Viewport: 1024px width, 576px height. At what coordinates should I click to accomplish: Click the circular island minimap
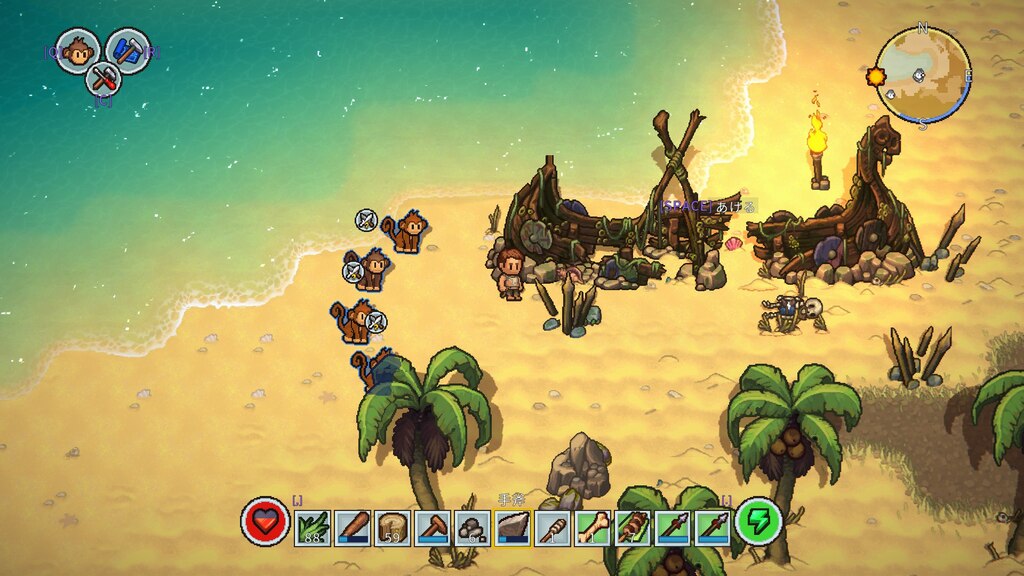[923, 74]
